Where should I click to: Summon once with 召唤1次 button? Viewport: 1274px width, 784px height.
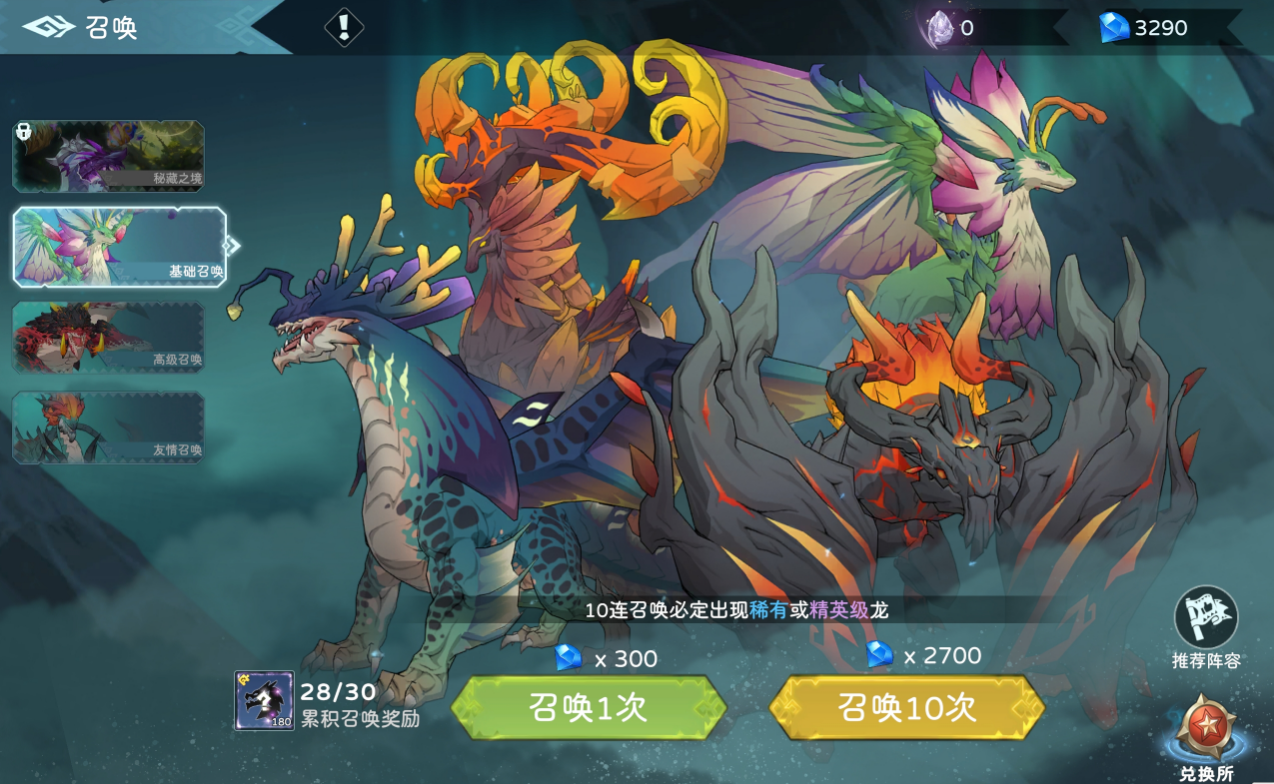588,707
